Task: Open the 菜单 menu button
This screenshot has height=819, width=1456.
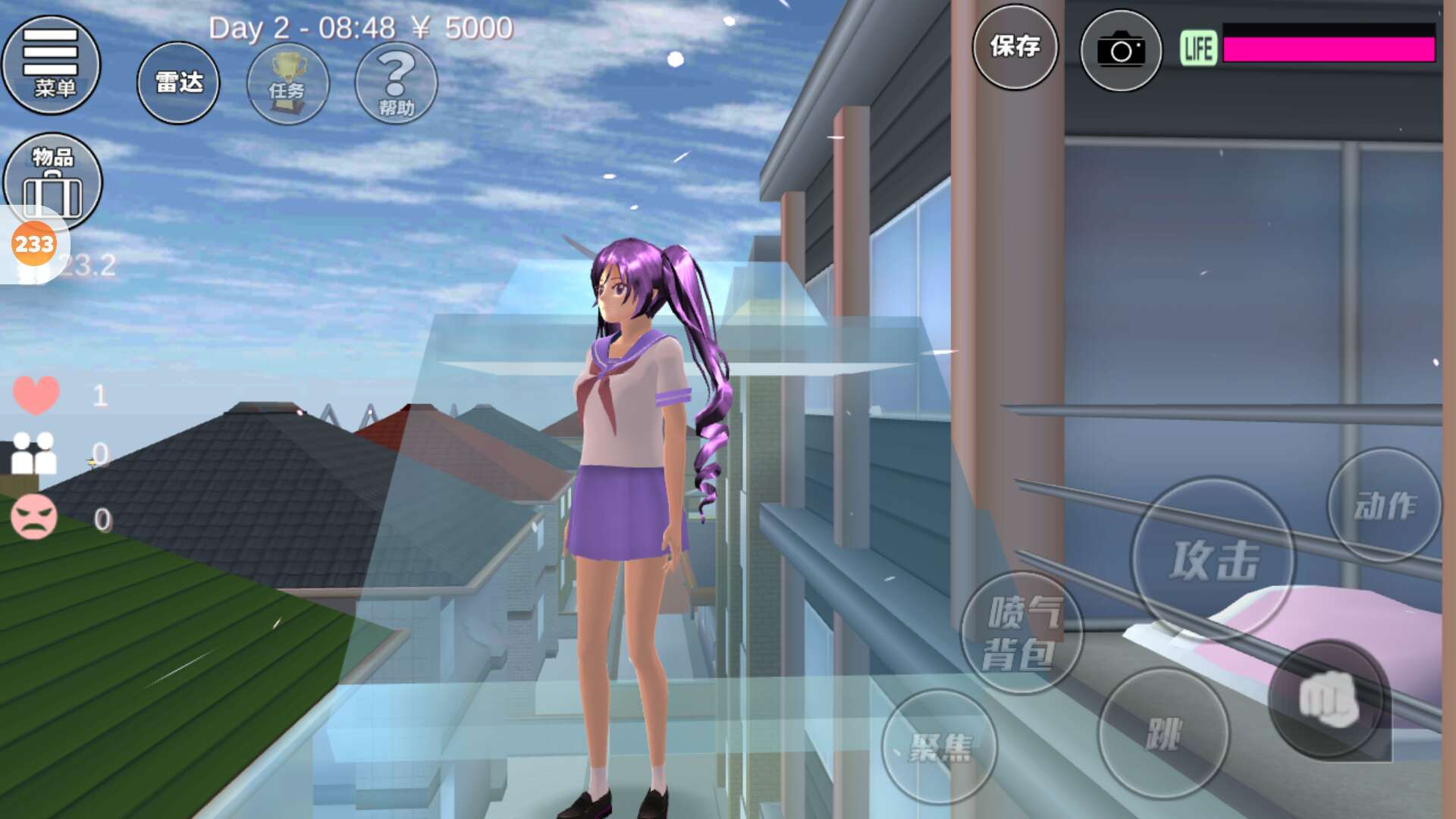Action: tap(51, 65)
